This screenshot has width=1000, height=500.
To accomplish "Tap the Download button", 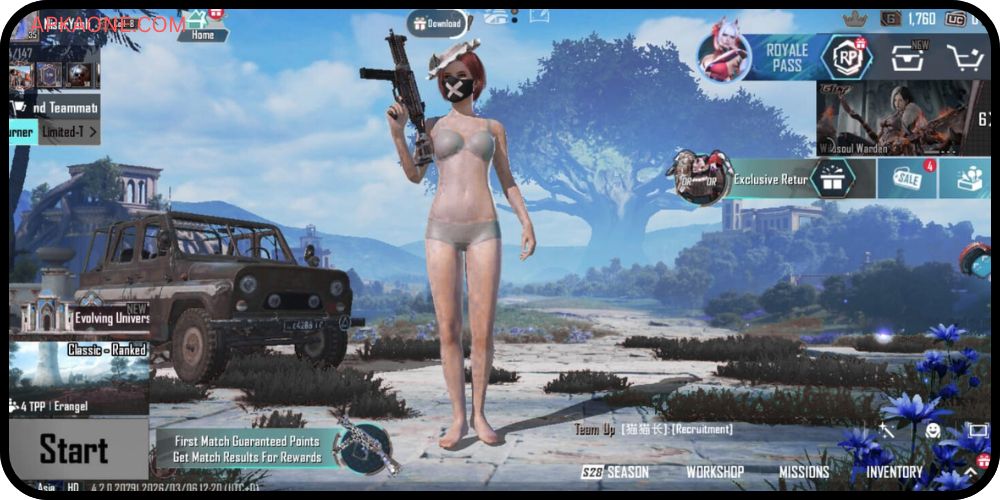I will [x=437, y=23].
